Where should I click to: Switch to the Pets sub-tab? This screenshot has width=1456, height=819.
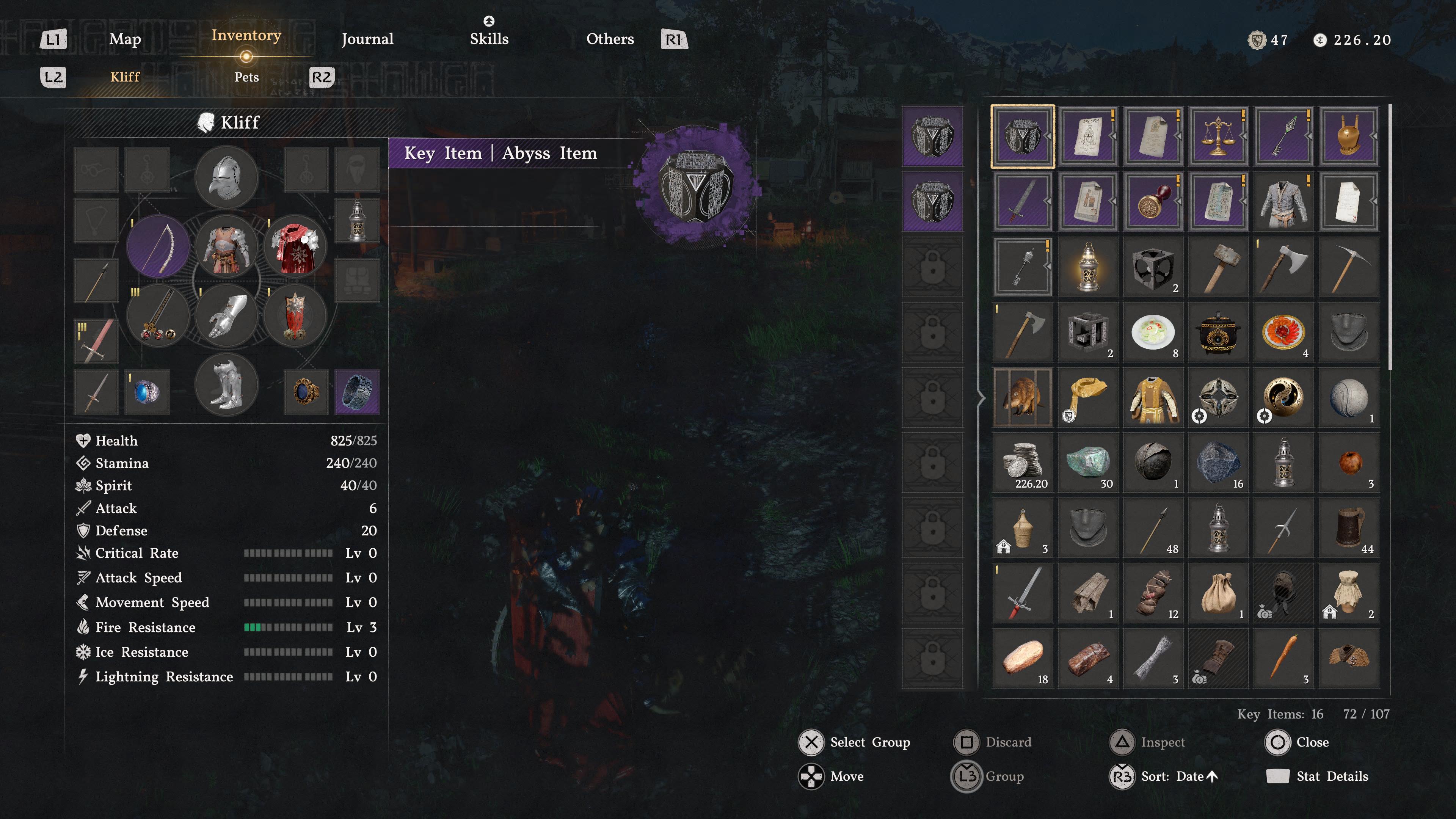(x=246, y=77)
